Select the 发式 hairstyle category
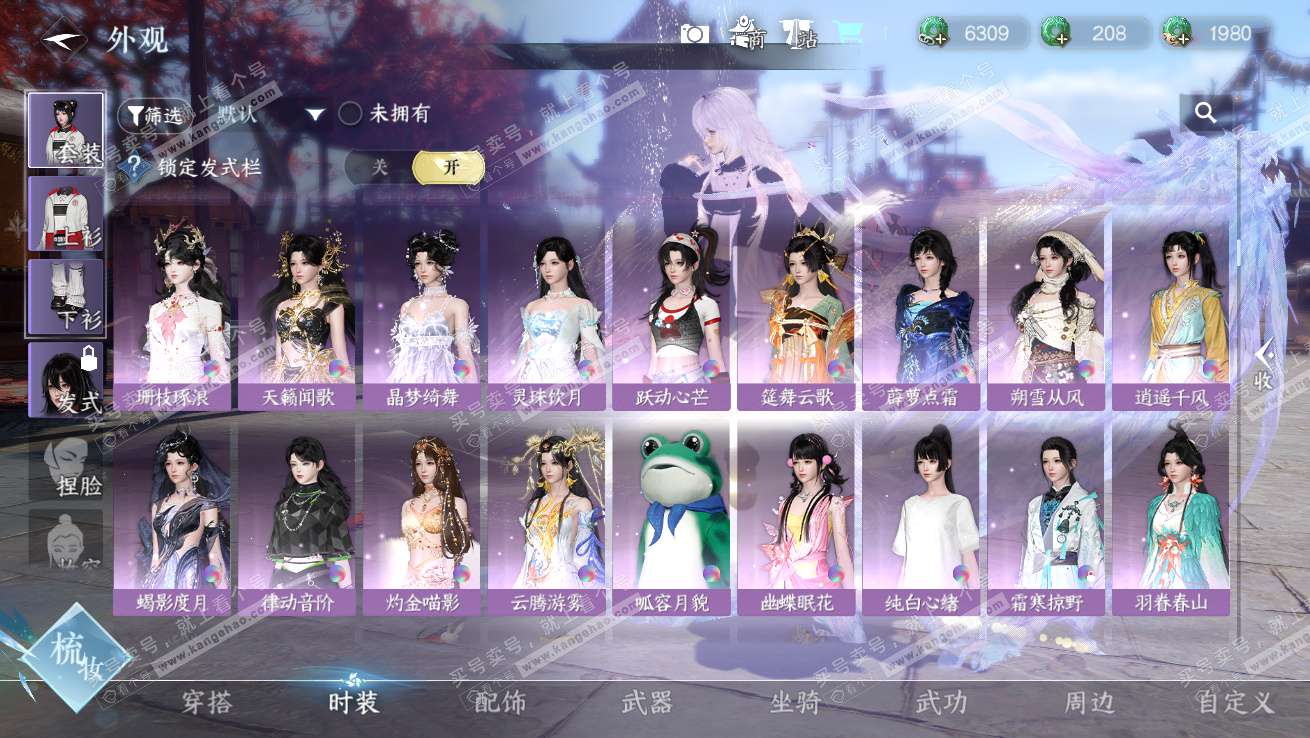Screen dimensions: 1310x738 [66, 380]
